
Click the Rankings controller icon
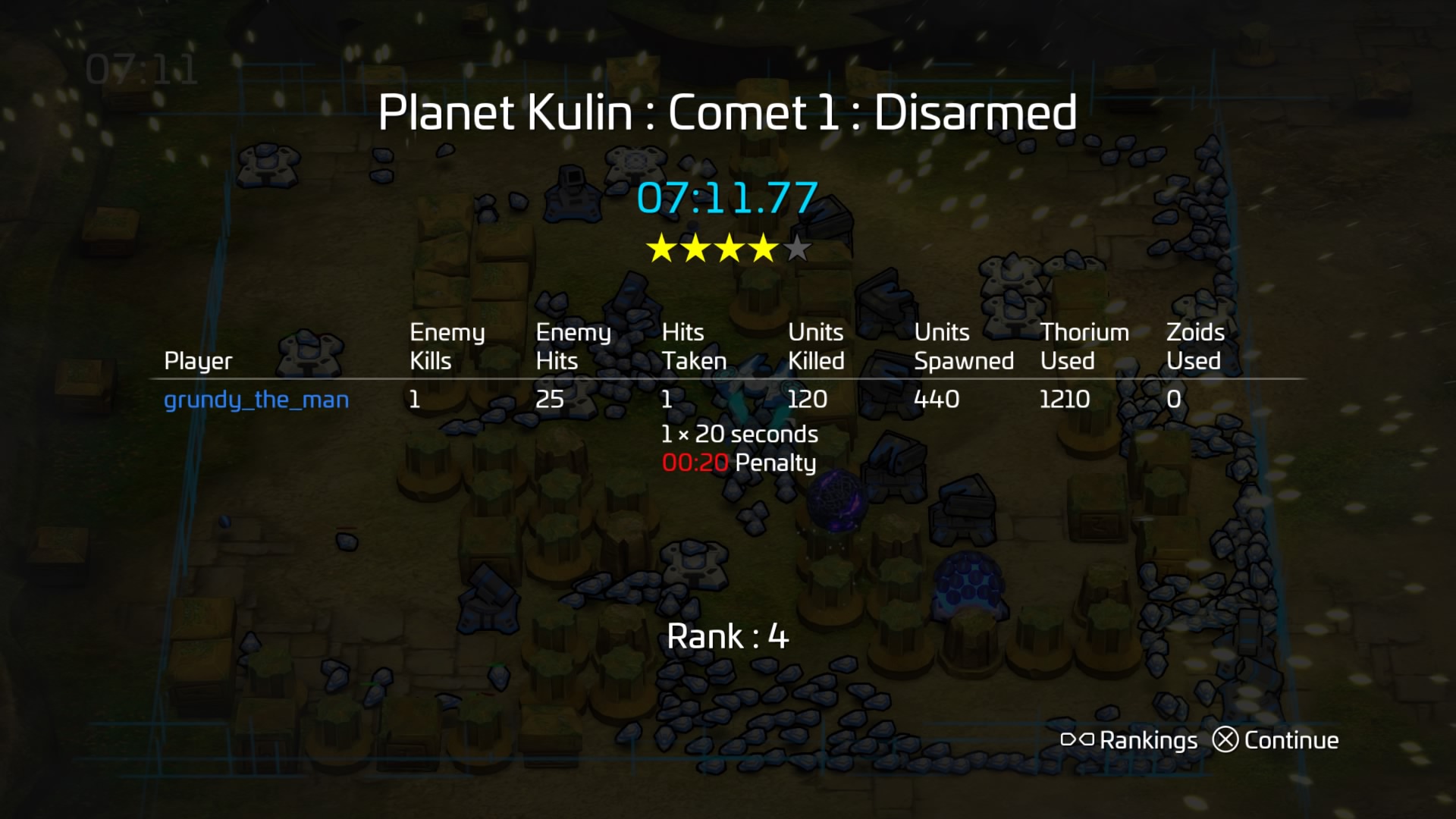point(1078,739)
